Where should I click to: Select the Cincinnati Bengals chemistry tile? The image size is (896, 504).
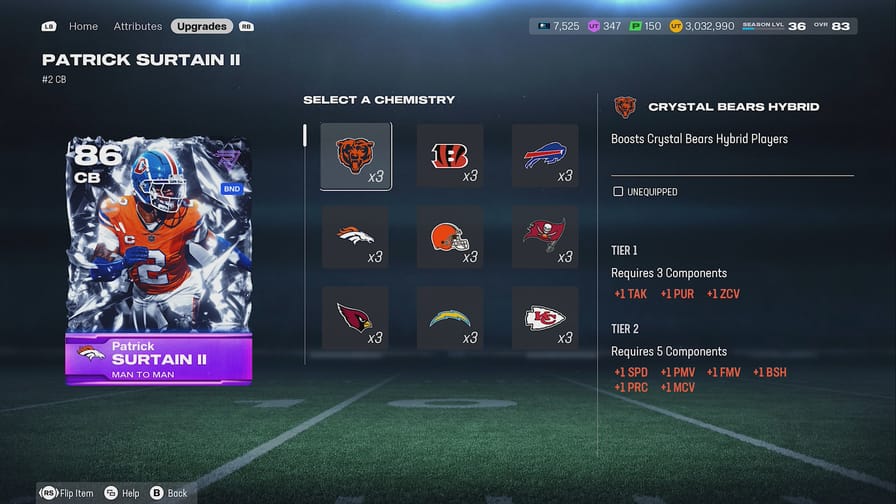pyautogui.click(x=450, y=156)
